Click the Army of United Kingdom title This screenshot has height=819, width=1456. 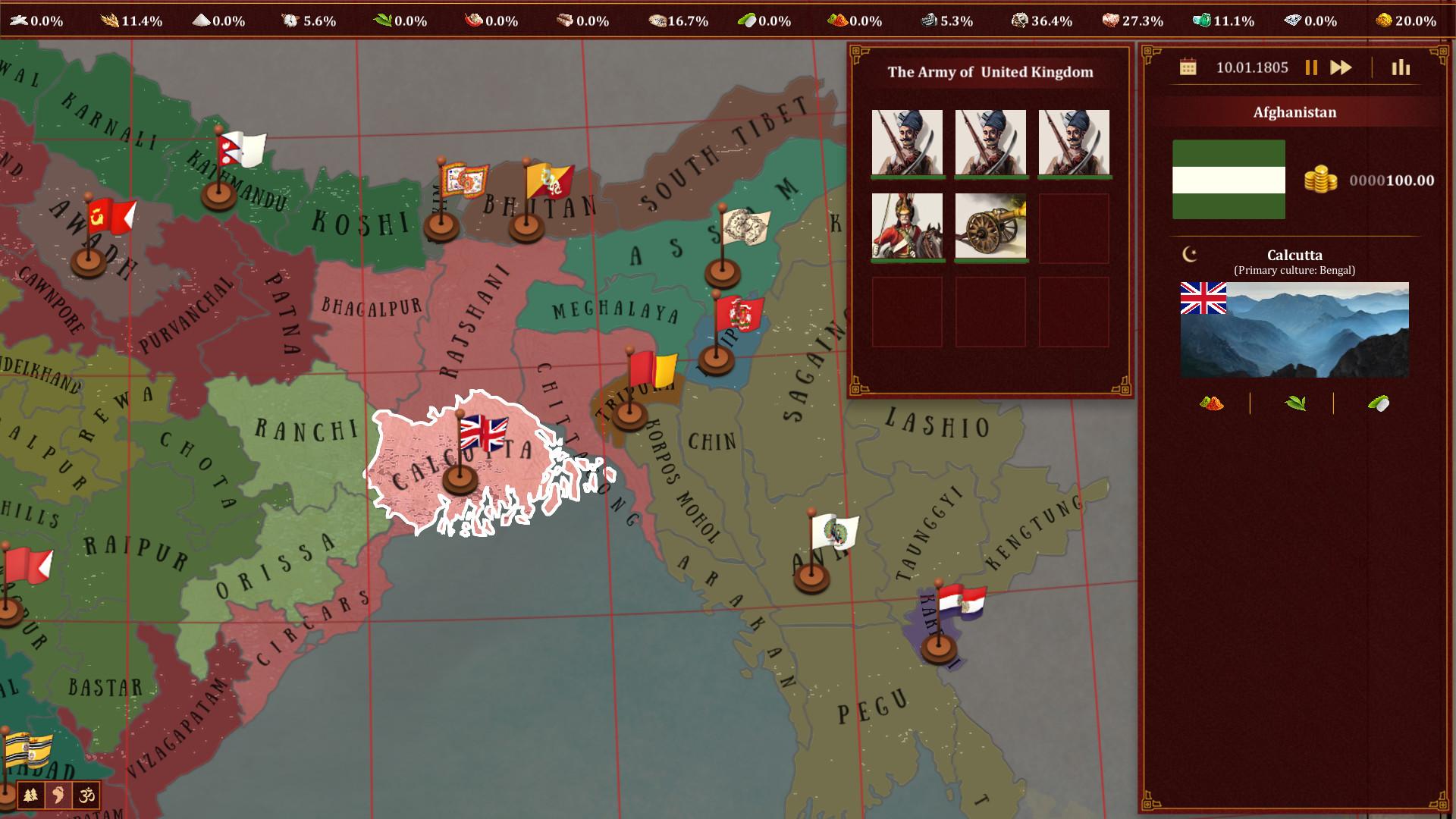[990, 73]
